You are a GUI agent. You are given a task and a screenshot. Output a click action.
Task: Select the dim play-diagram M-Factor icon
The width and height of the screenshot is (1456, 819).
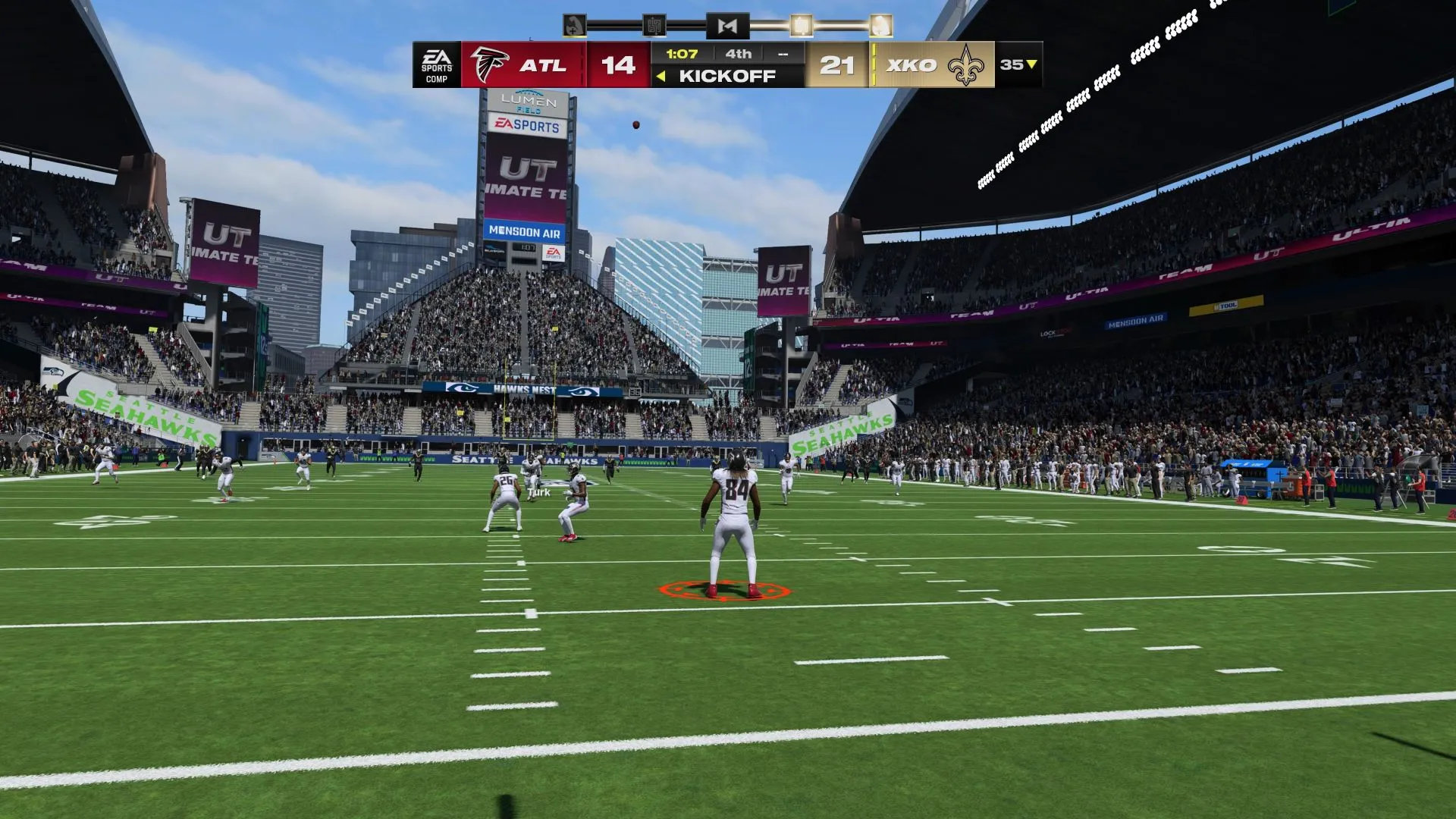click(x=654, y=26)
